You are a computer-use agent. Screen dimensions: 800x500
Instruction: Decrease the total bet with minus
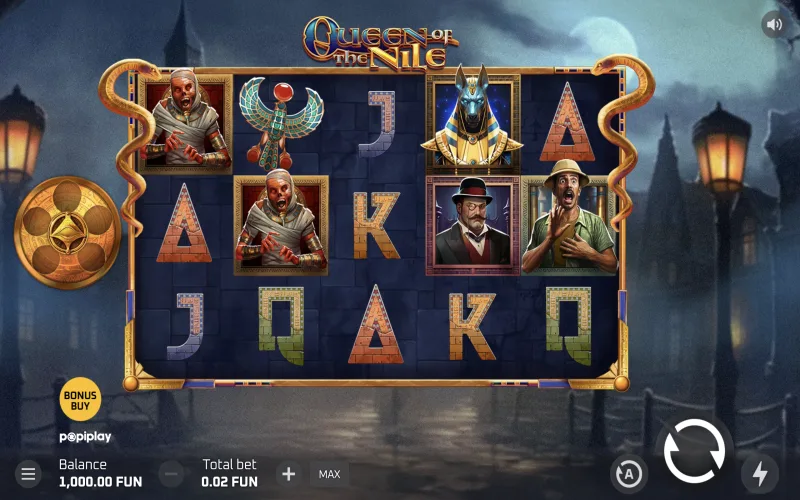[x=171, y=473]
